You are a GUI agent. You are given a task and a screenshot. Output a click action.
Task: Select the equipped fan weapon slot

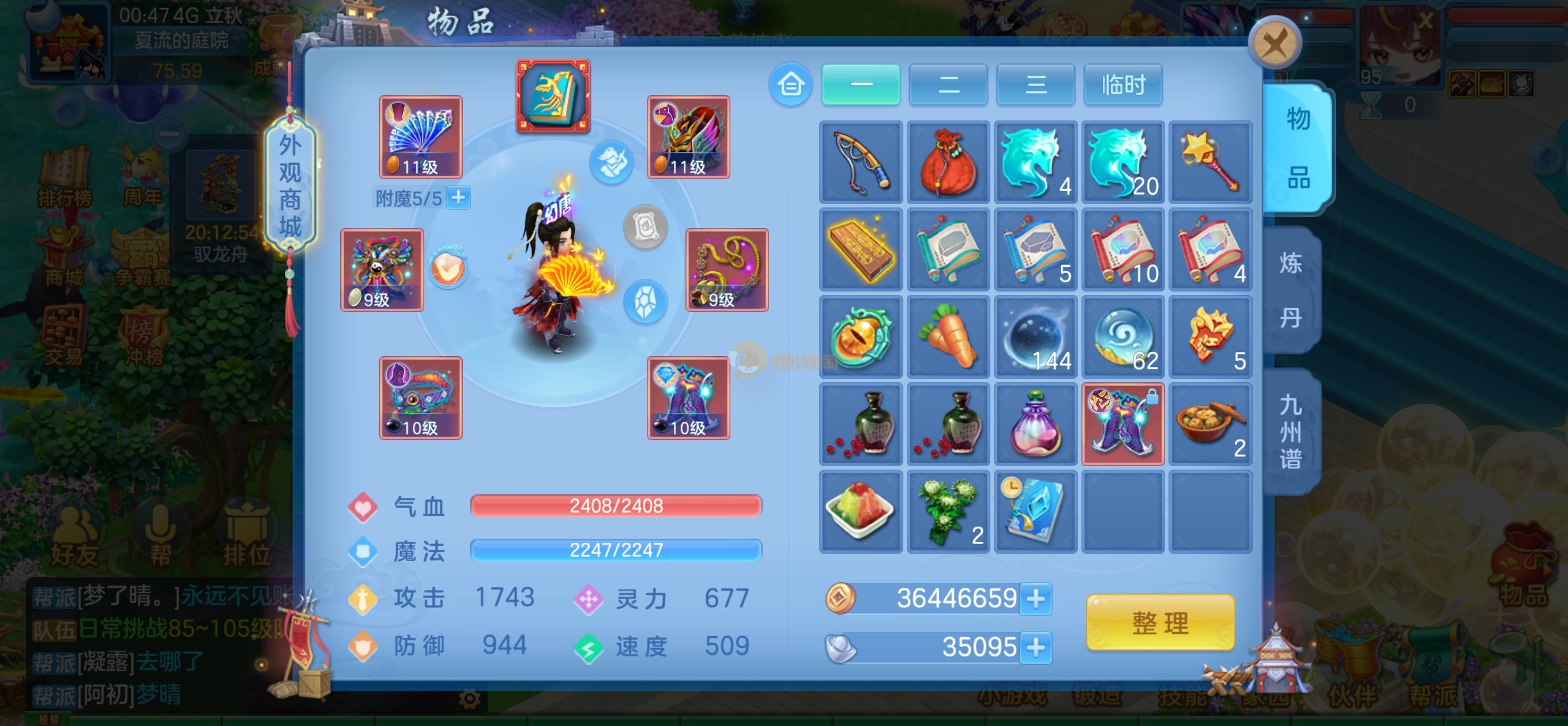pyautogui.click(x=421, y=137)
